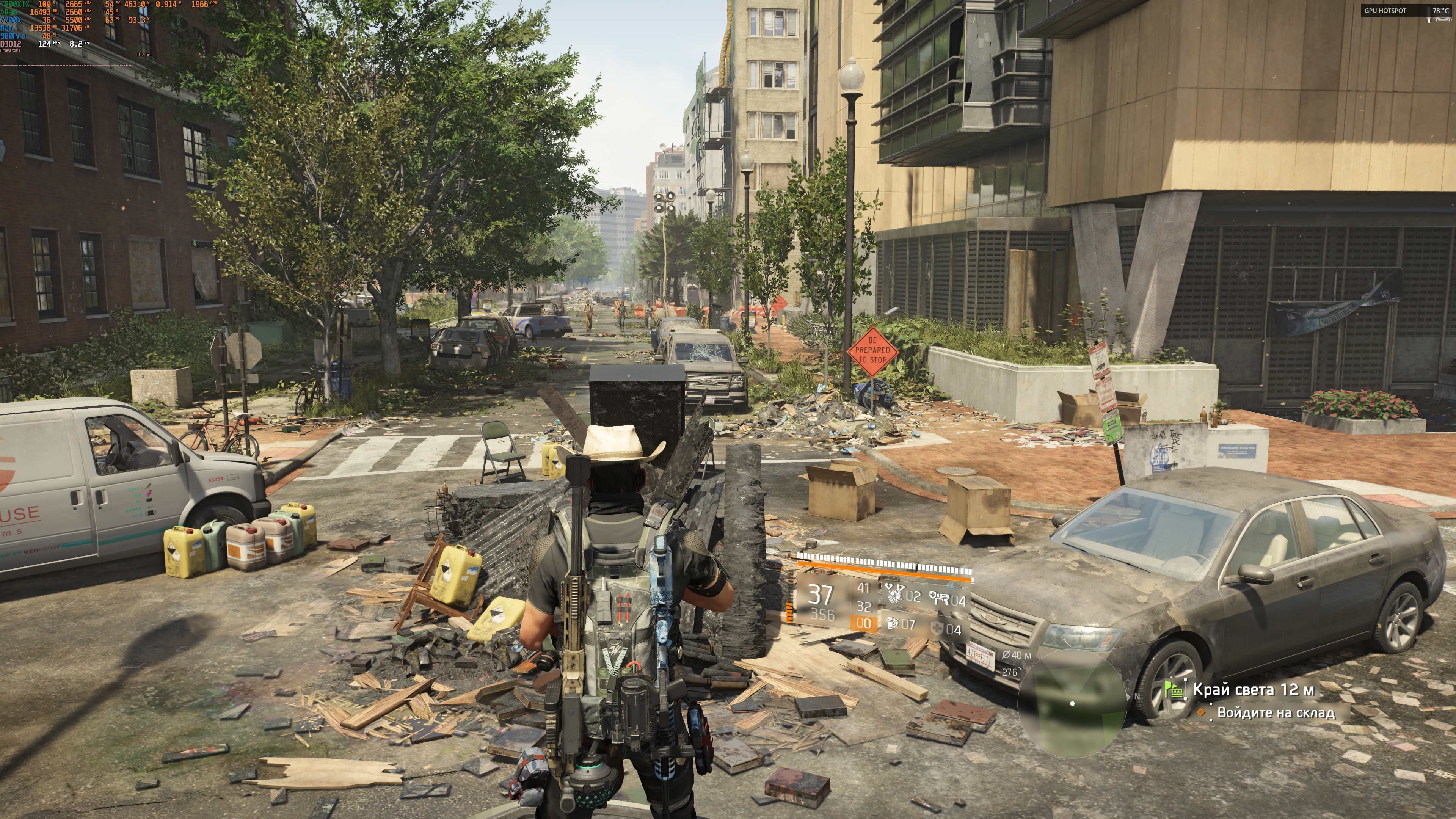Image resolution: width=1456 pixels, height=819 pixels.
Task: Click the Войдите на склад objective
Action: click(1276, 713)
